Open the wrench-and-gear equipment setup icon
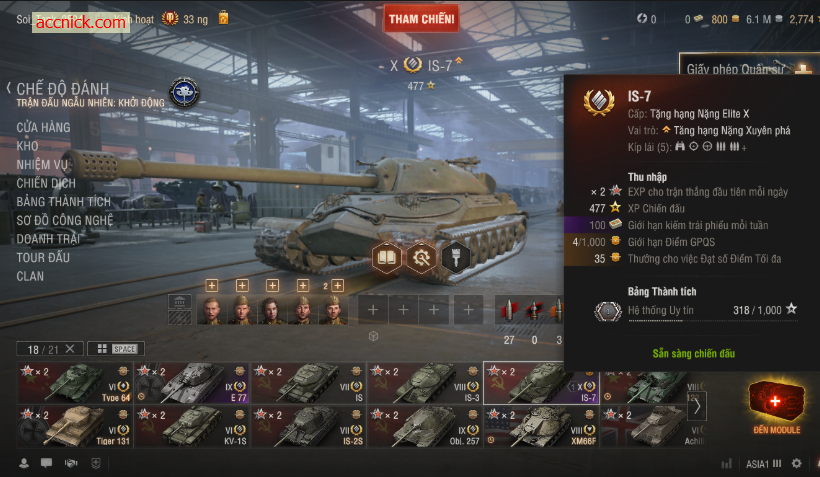The width and height of the screenshot is (820, 477). (x=421, y=257)
